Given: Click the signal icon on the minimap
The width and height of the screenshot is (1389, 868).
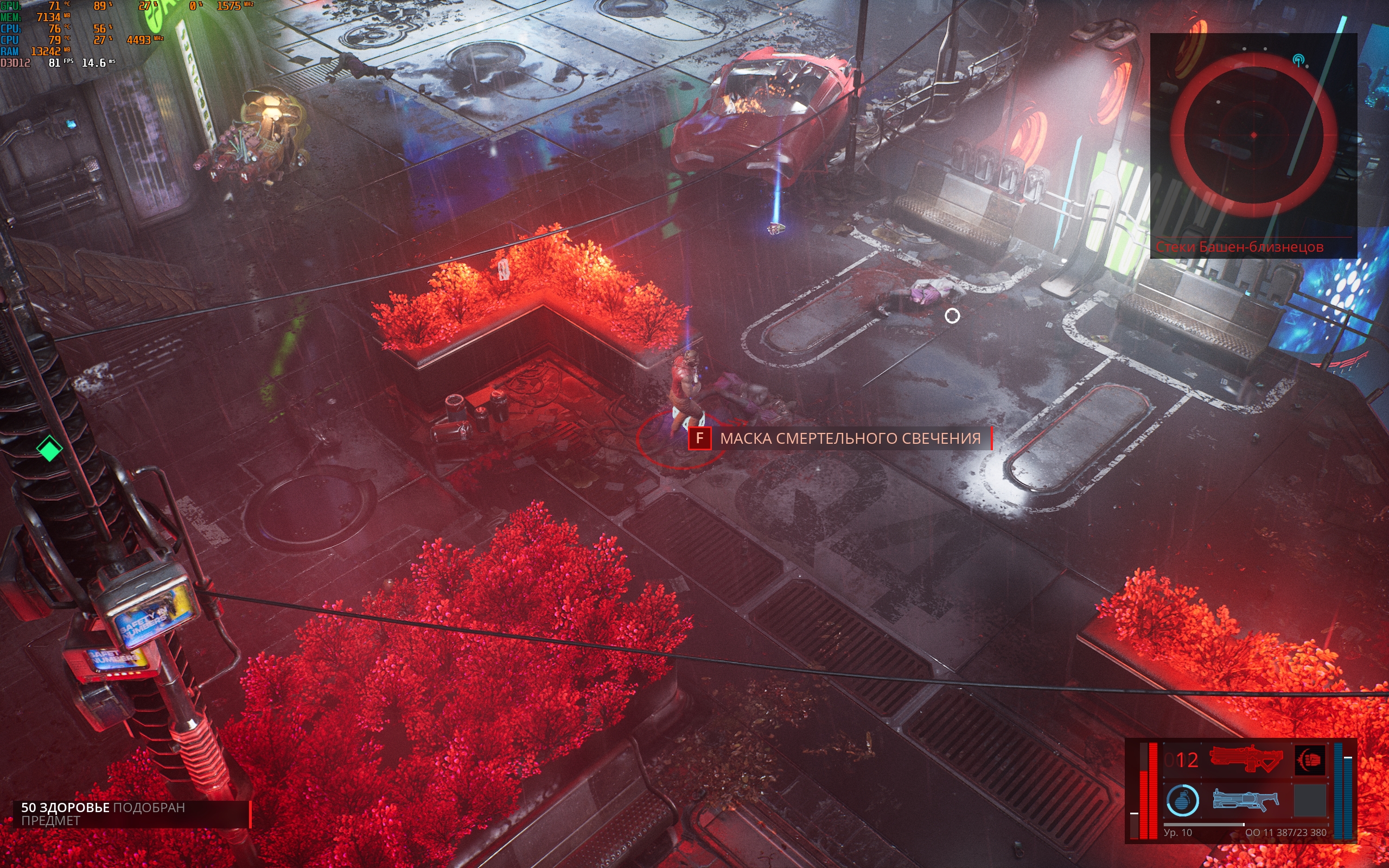Looking at the screenshot, I should point(1298,60).
